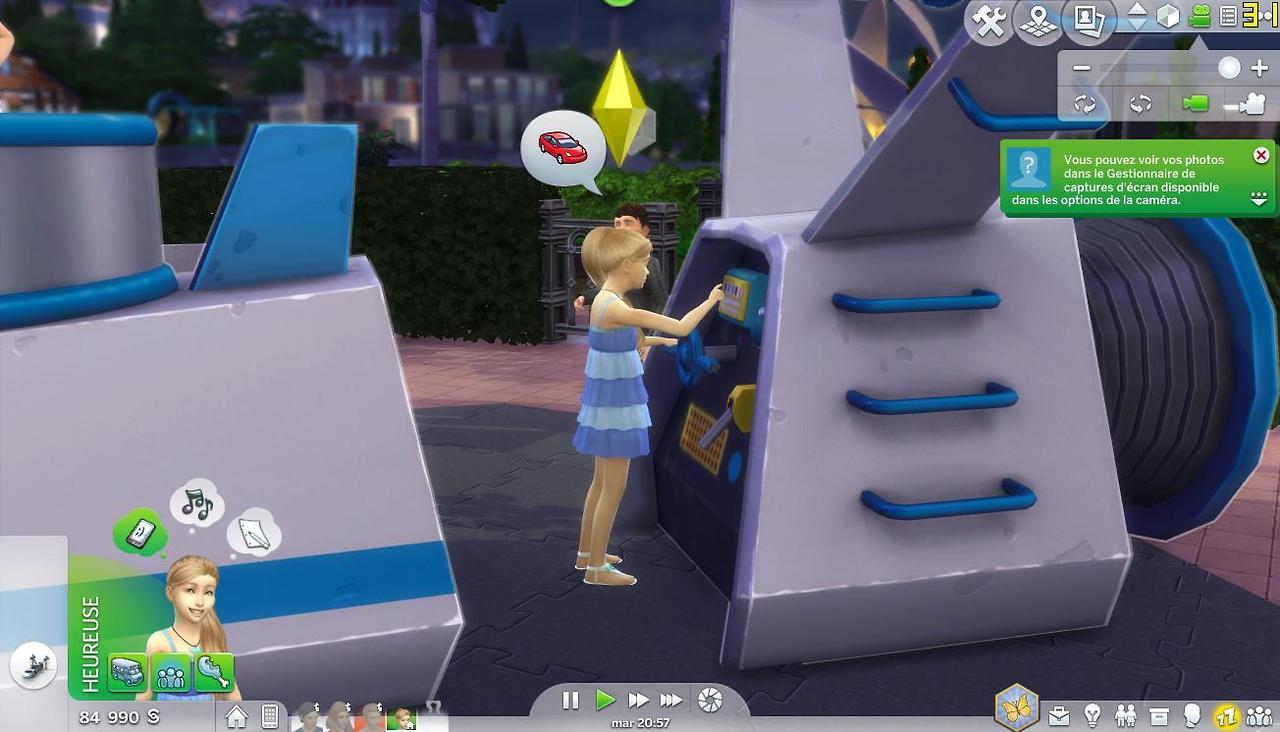This screenshot has height=732, width=1280.
Task: Switch to ultra speed triple arrows
Action: coord(672,700)
